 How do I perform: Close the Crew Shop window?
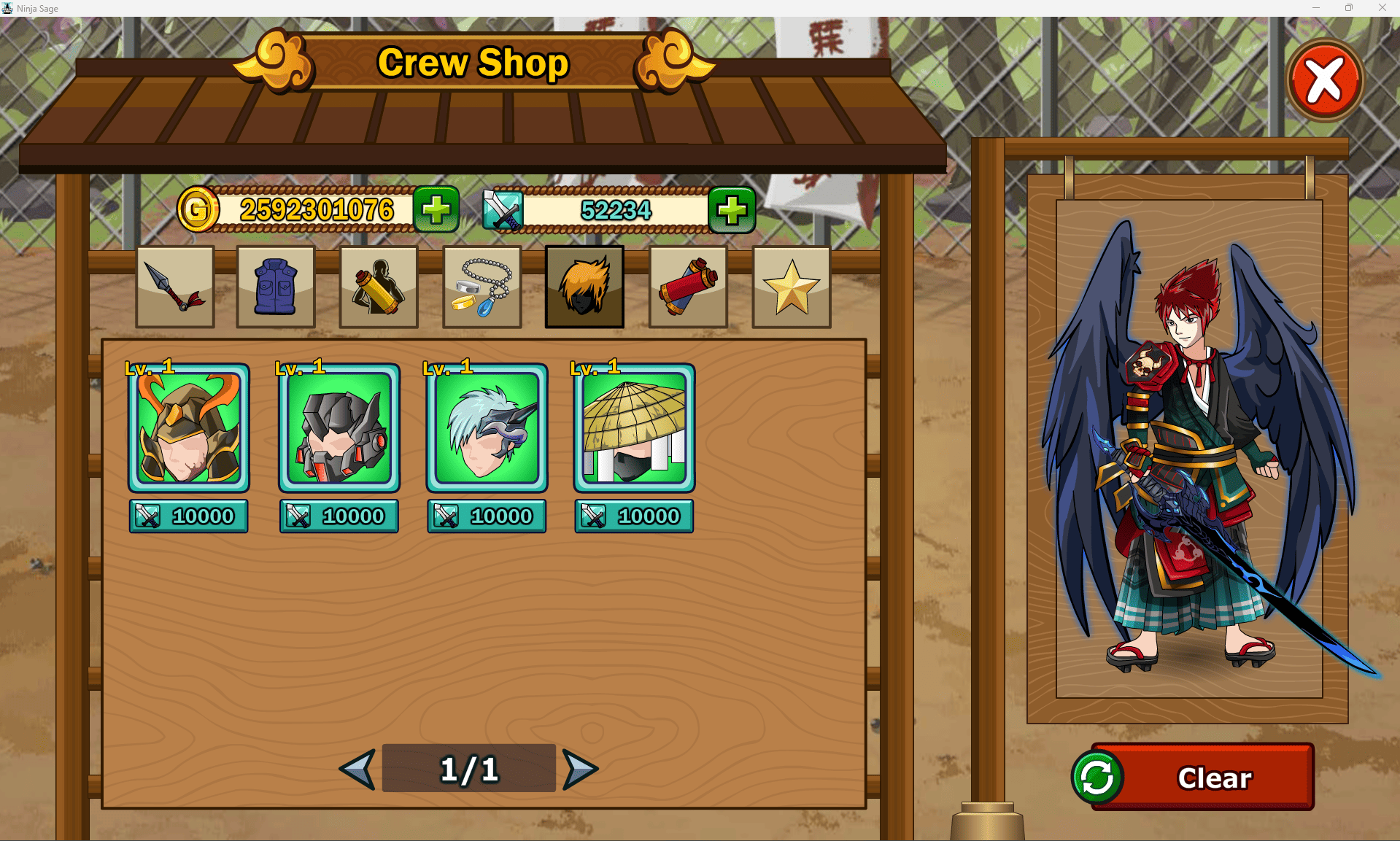tap(1325, 80)
